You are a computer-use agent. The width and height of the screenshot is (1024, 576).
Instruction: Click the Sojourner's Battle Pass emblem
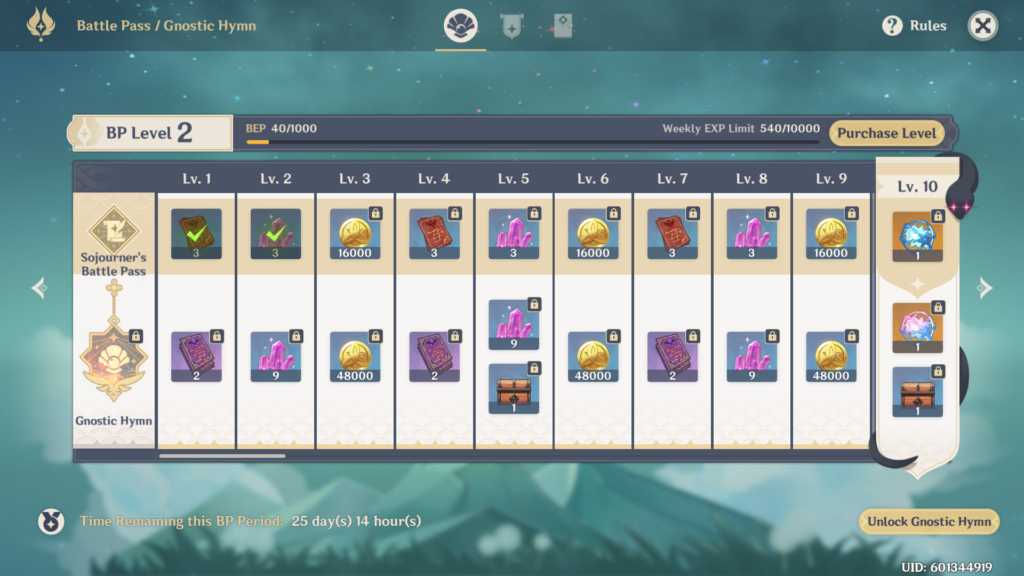115,230
